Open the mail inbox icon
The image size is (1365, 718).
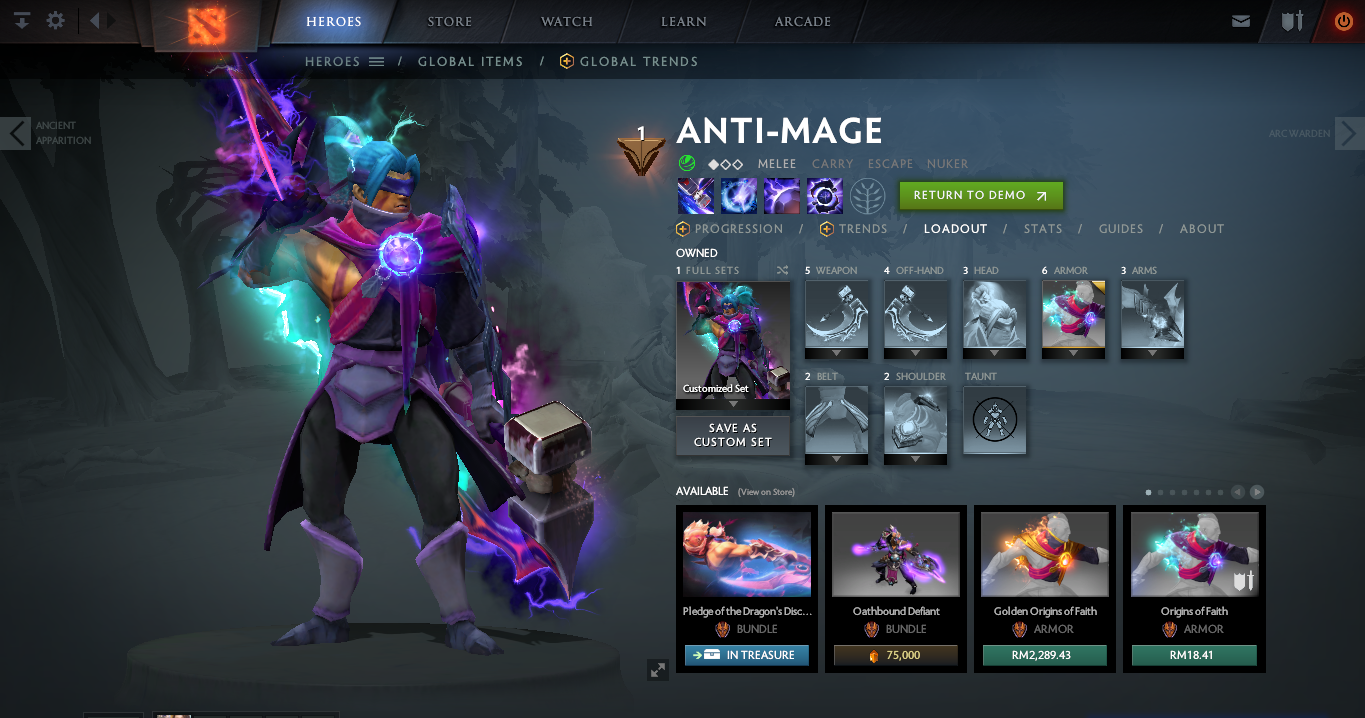pos(1241,21)
